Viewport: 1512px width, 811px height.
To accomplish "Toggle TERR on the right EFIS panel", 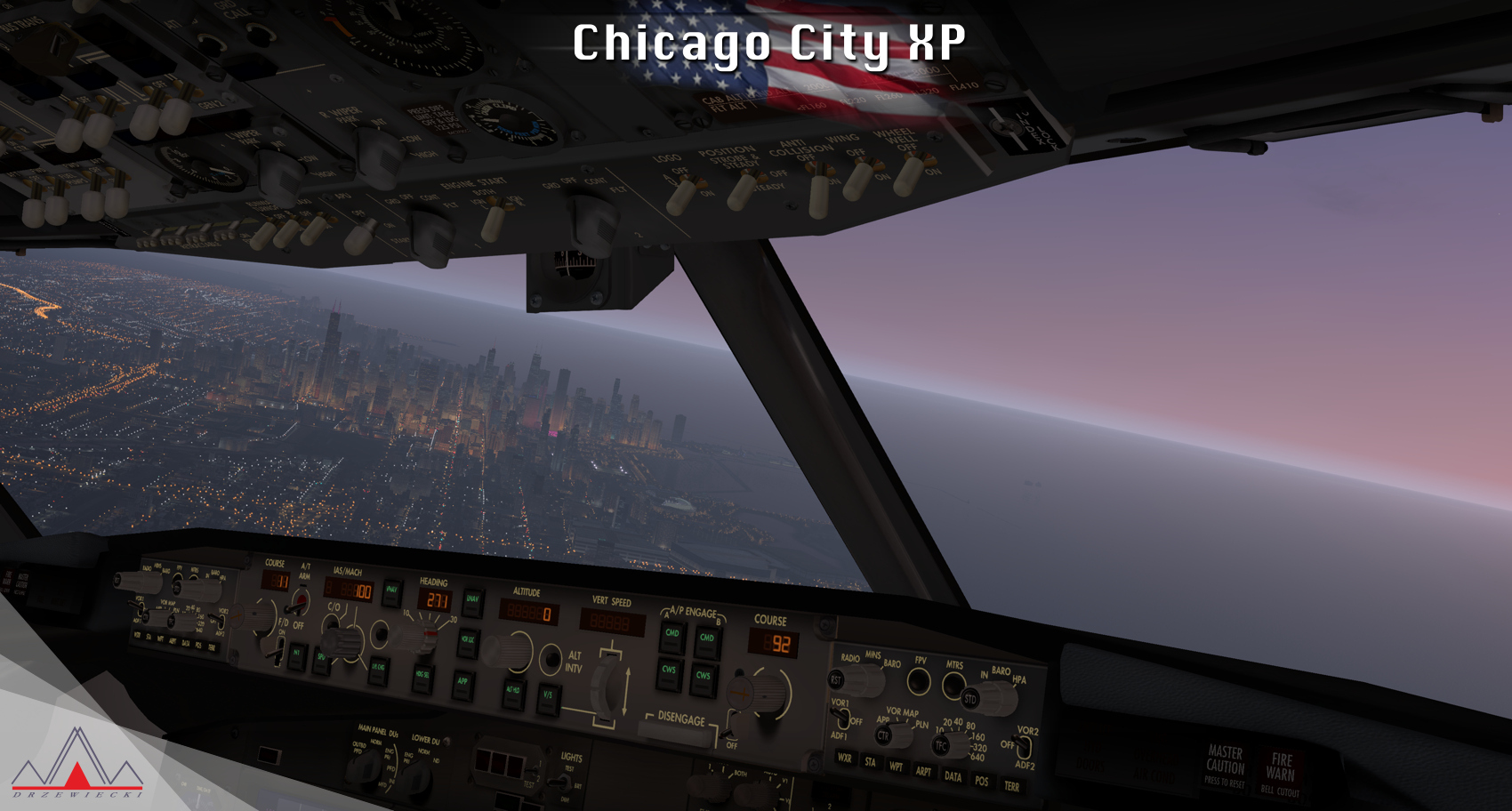I will click(1011, 786).
